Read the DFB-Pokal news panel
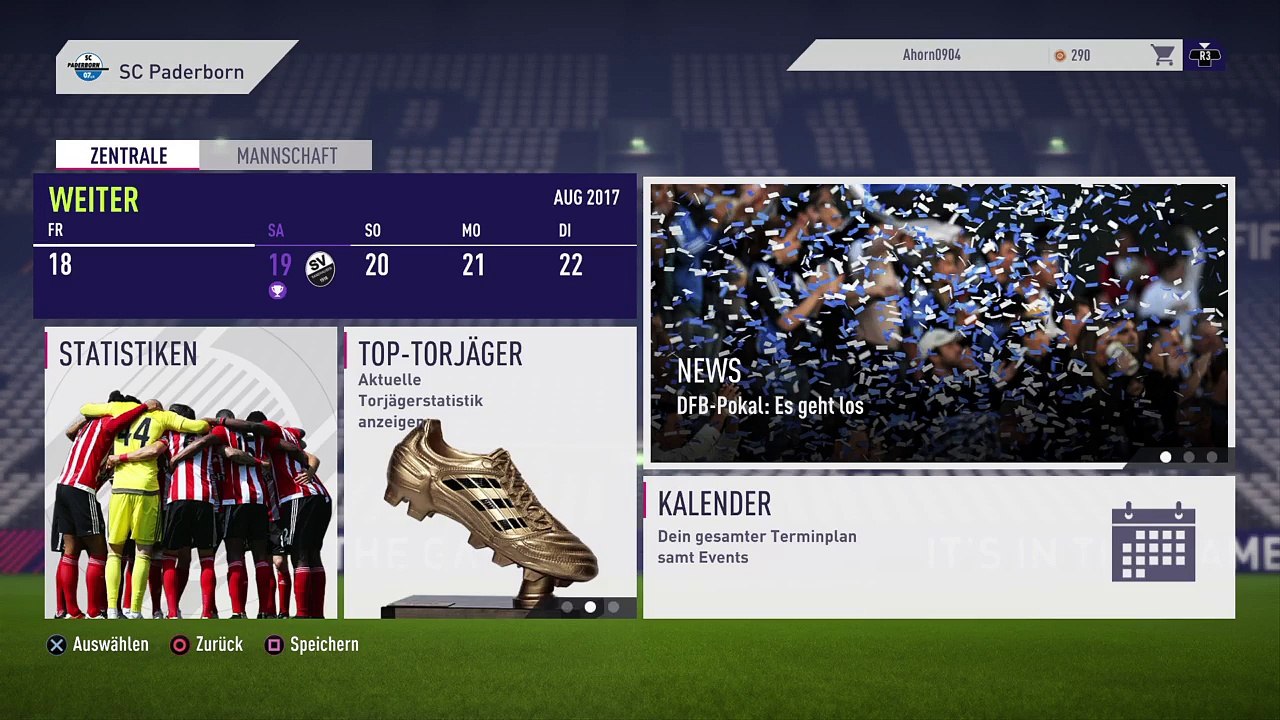Screen dimensions: 1280x720 938,323
